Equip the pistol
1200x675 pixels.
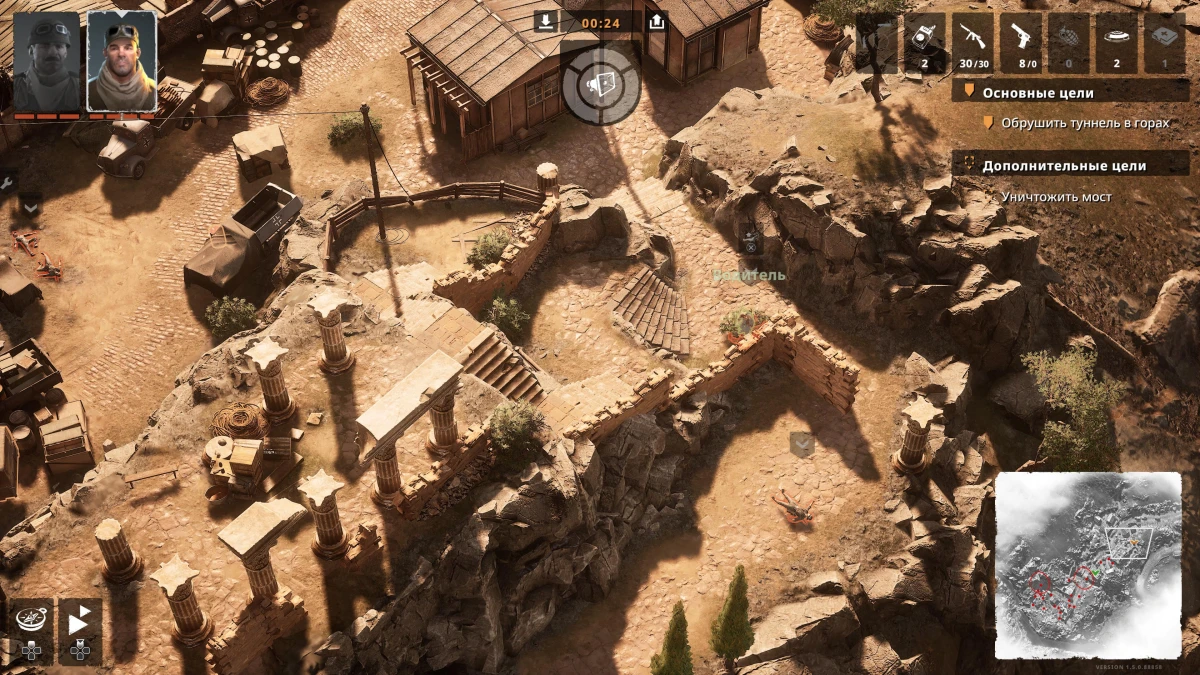point(1020,44)
